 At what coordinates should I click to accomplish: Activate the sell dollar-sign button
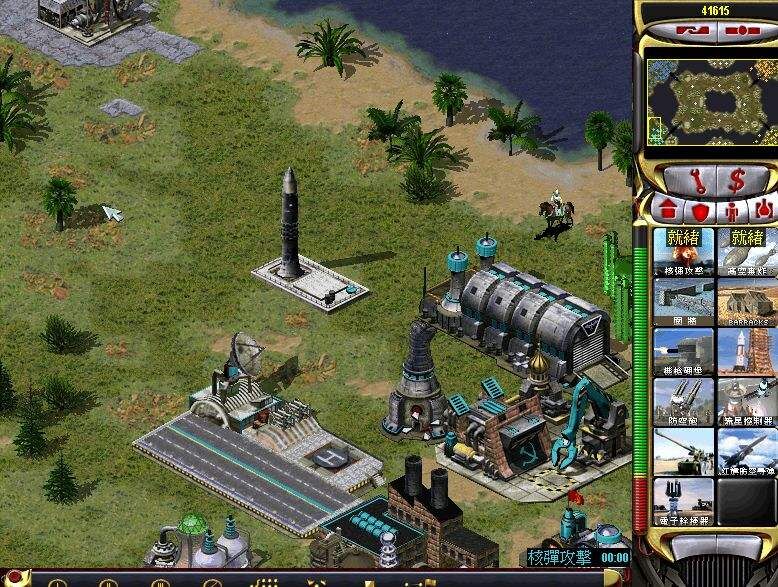736,181
